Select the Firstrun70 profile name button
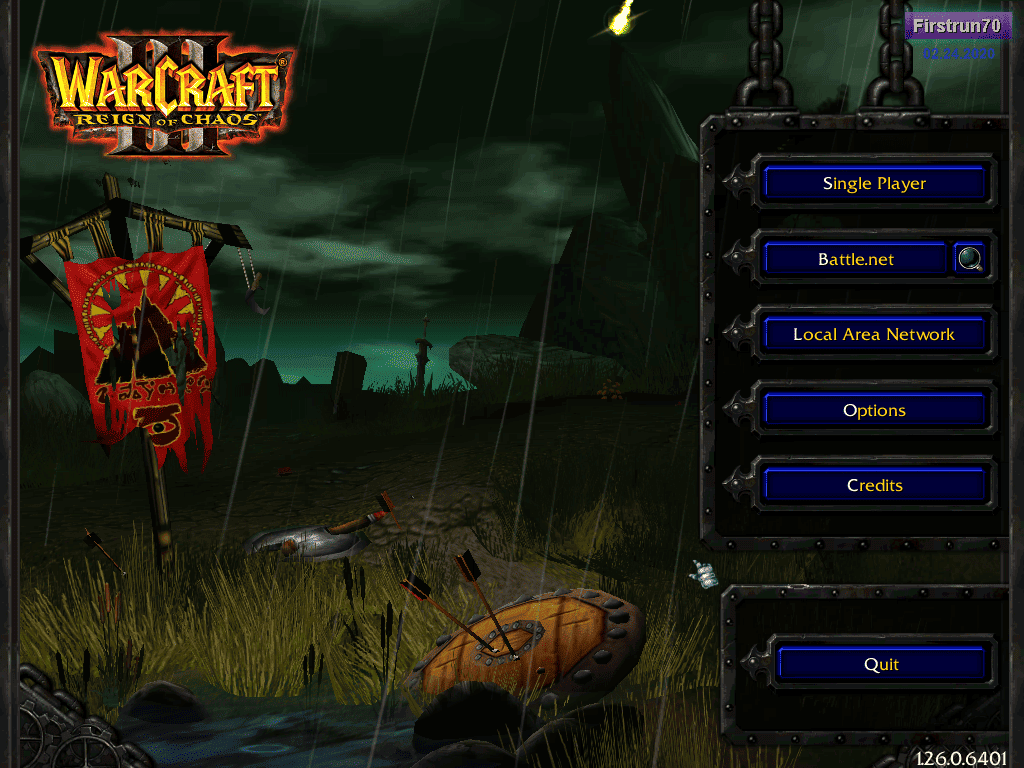Viewport: 1024px width, 768px height. coord(957,26)
